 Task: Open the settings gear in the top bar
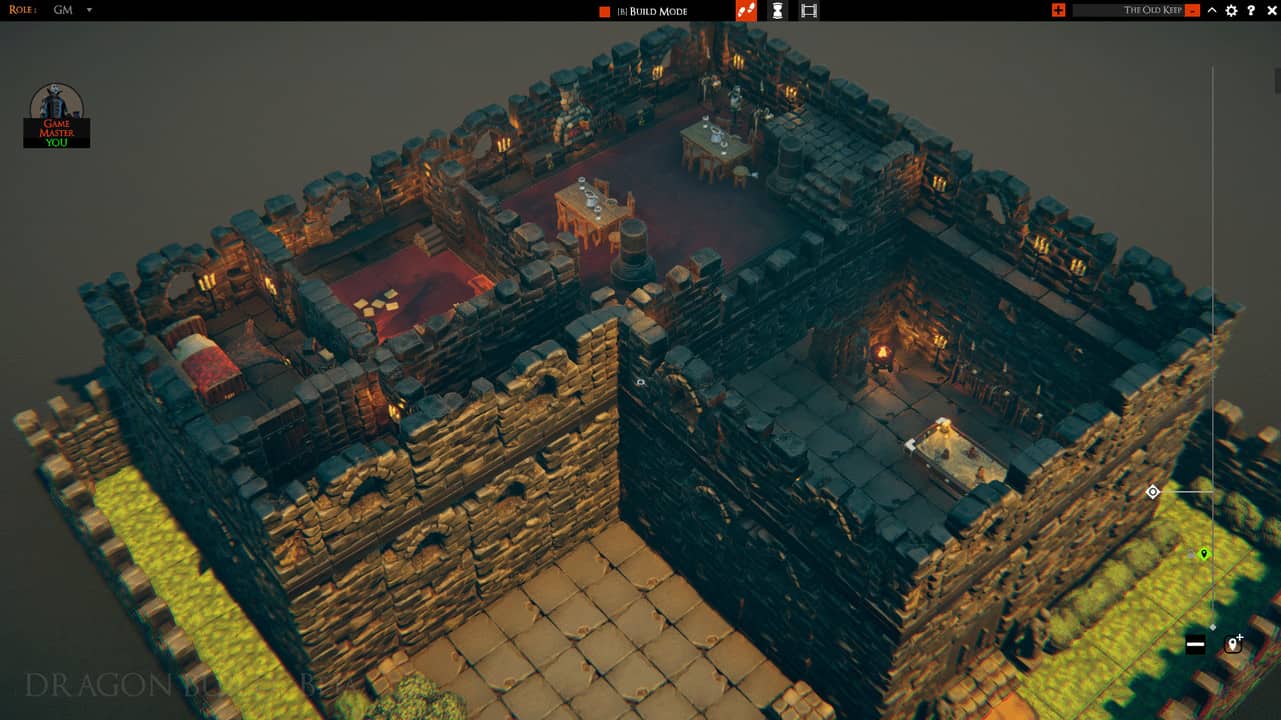click(1230, 10)
